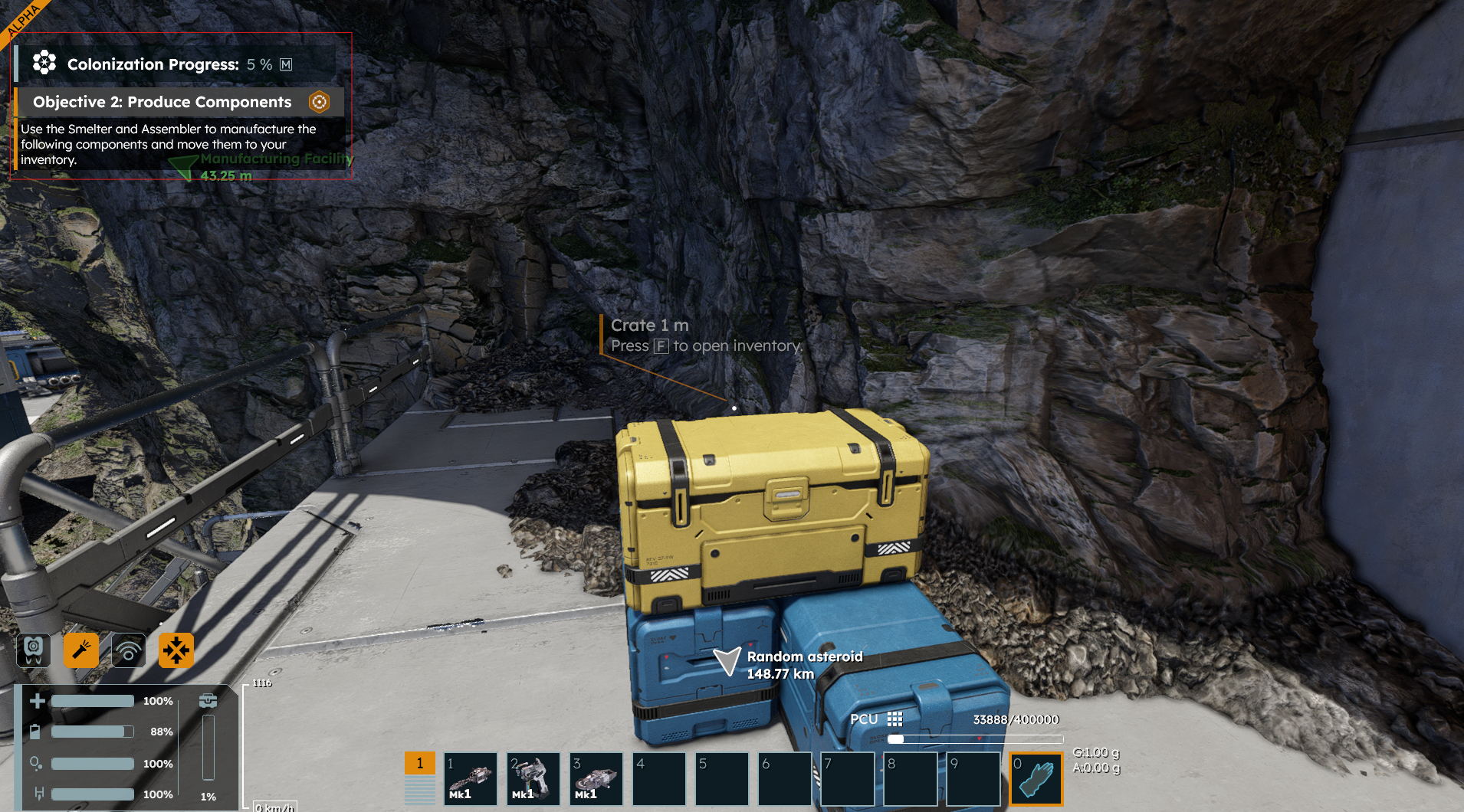1464x812 pixels.
Task: Click the inventory toolbox icon
Action: [x=208, y=701]
